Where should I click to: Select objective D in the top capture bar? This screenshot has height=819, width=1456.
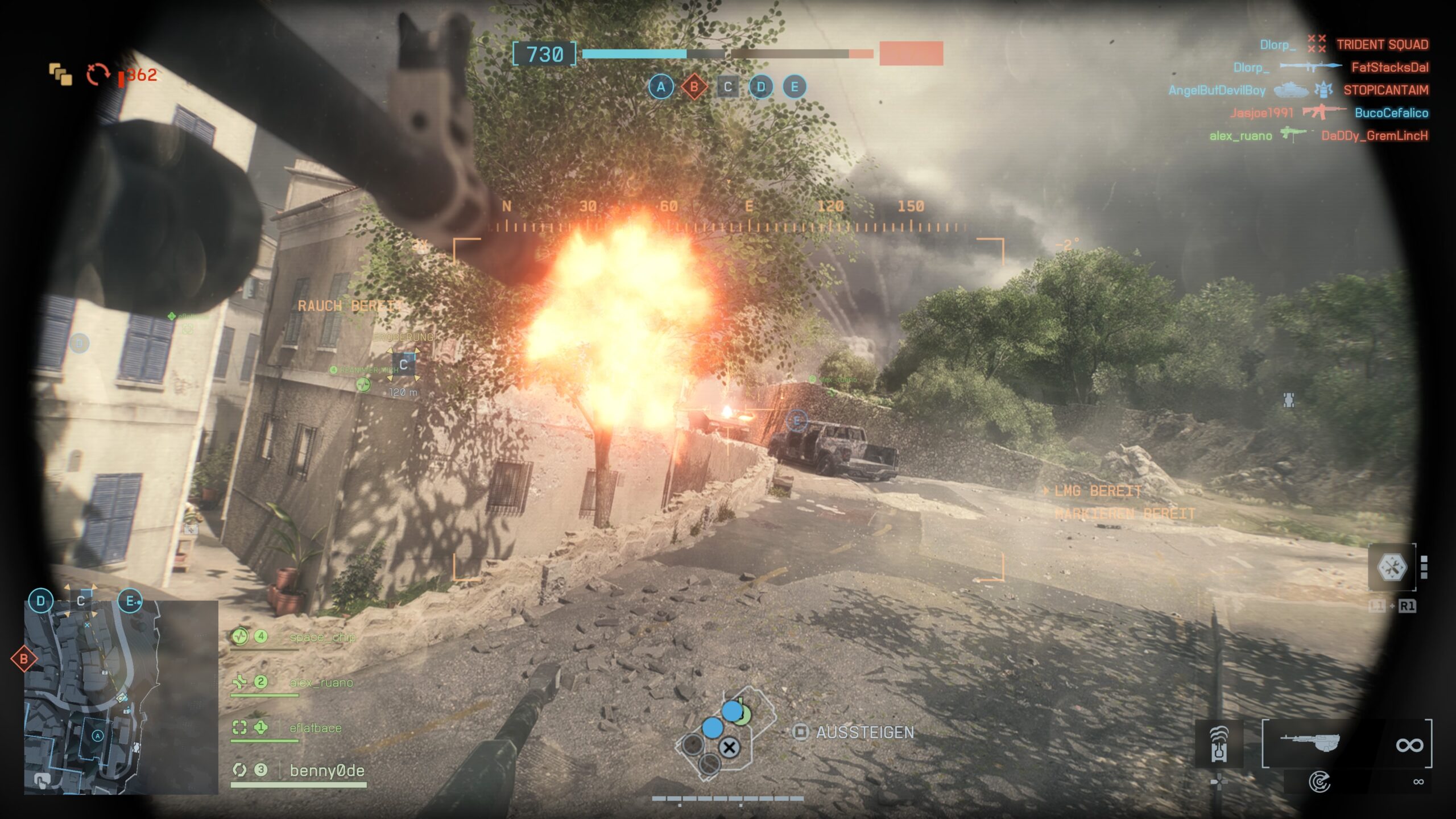(x=761, y=87)
